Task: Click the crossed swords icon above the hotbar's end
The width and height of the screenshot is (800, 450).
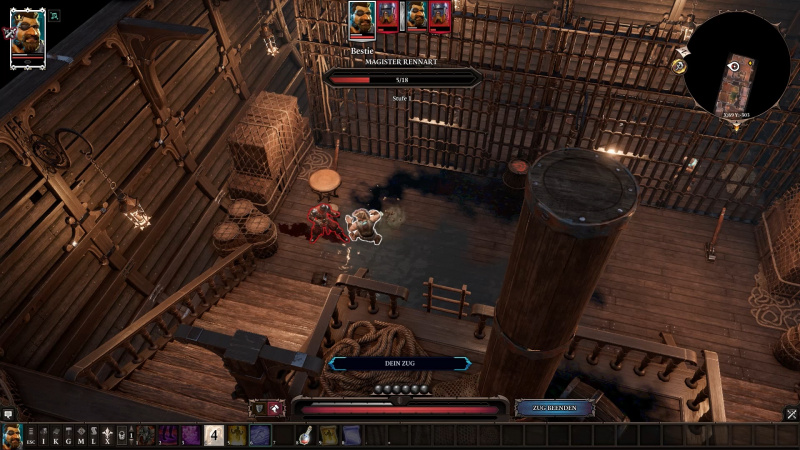Action: pos(790,413)
